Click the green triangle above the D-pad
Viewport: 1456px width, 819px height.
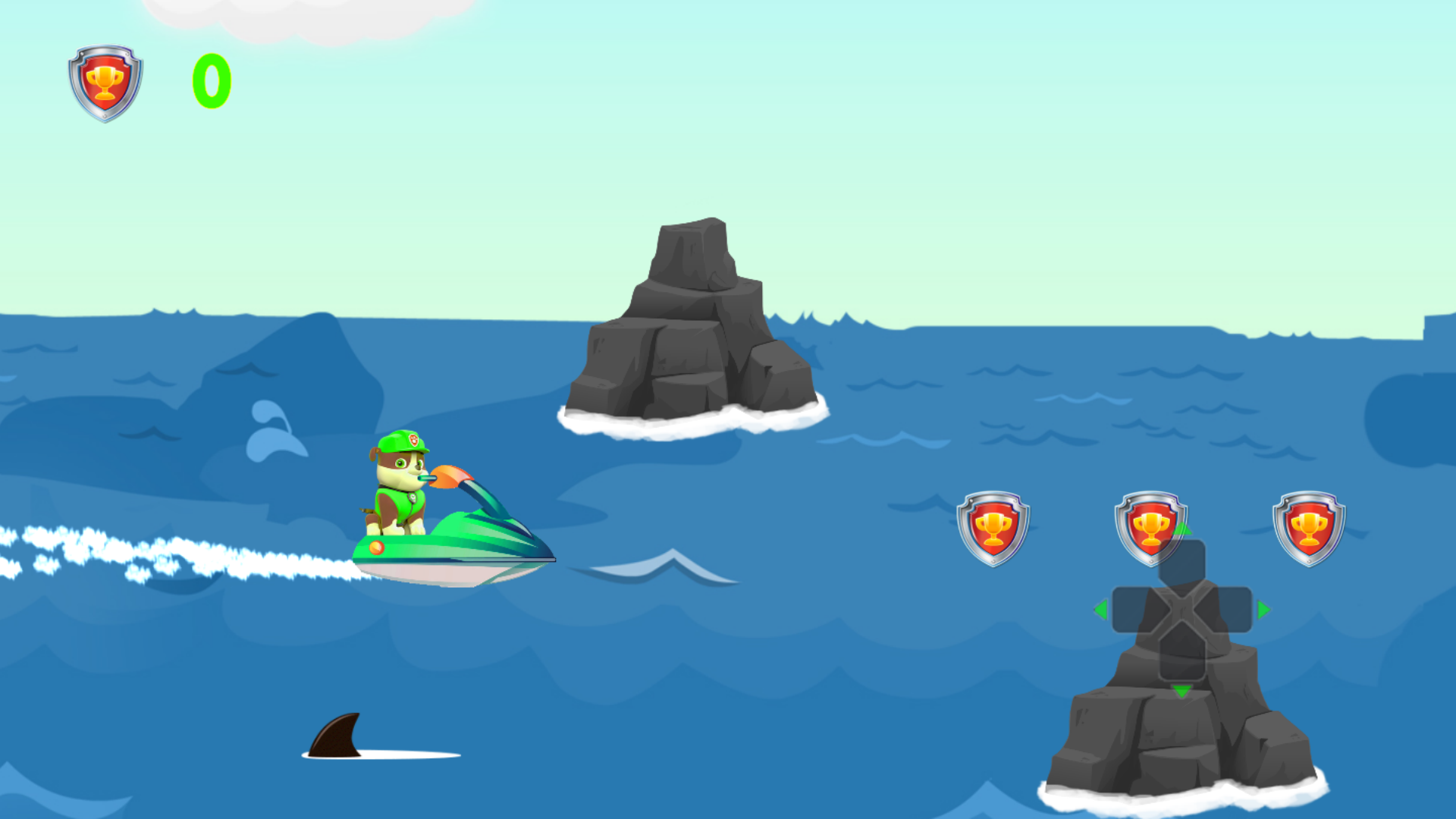coord(1182,531)
